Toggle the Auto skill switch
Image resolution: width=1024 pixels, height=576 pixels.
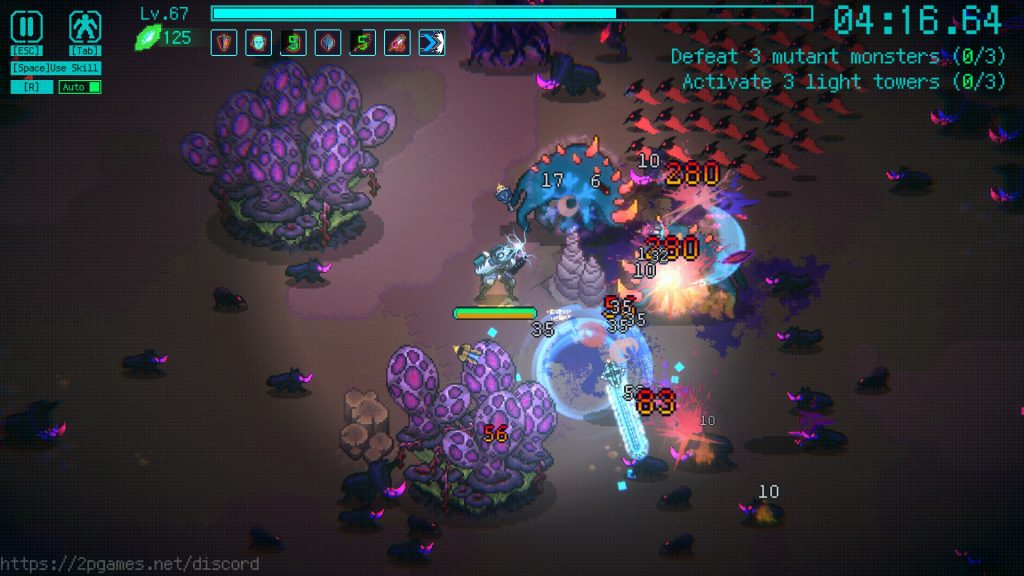[x=80, y=87]
